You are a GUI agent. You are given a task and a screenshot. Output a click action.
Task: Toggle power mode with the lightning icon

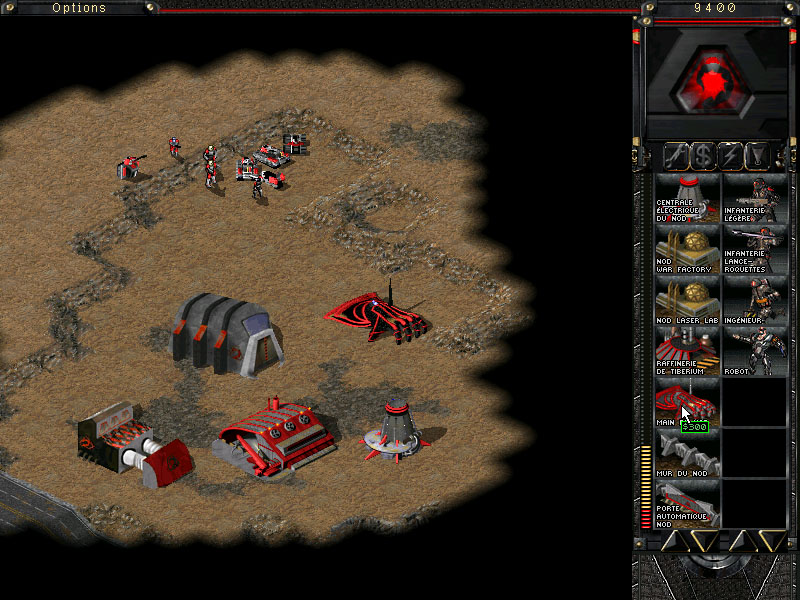coord(731,155)
